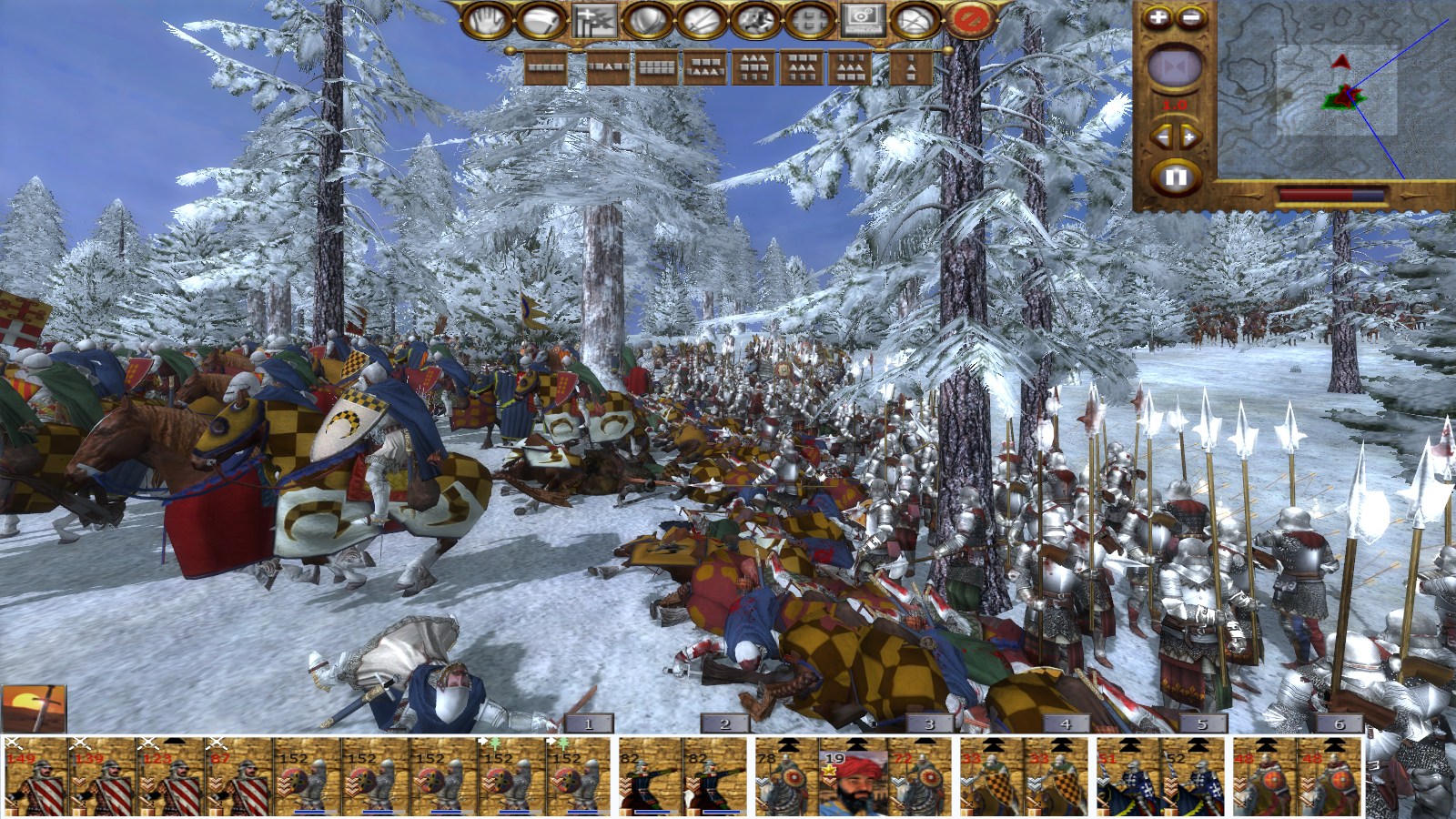Choose the single column formation button
The width and height of the screenshot is (1456, 819).
(x=911, y=67)
